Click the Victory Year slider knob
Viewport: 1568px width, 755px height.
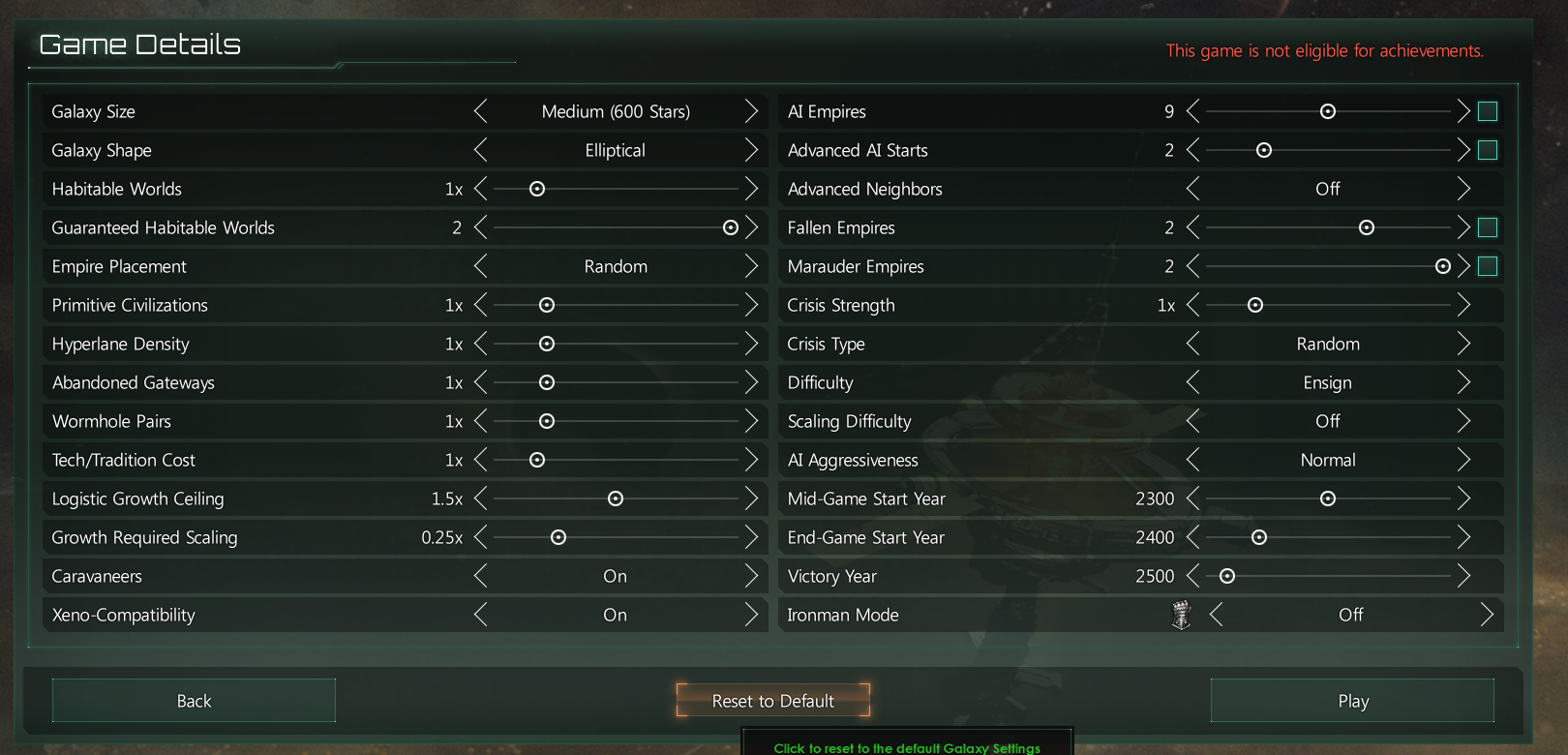1227,576
